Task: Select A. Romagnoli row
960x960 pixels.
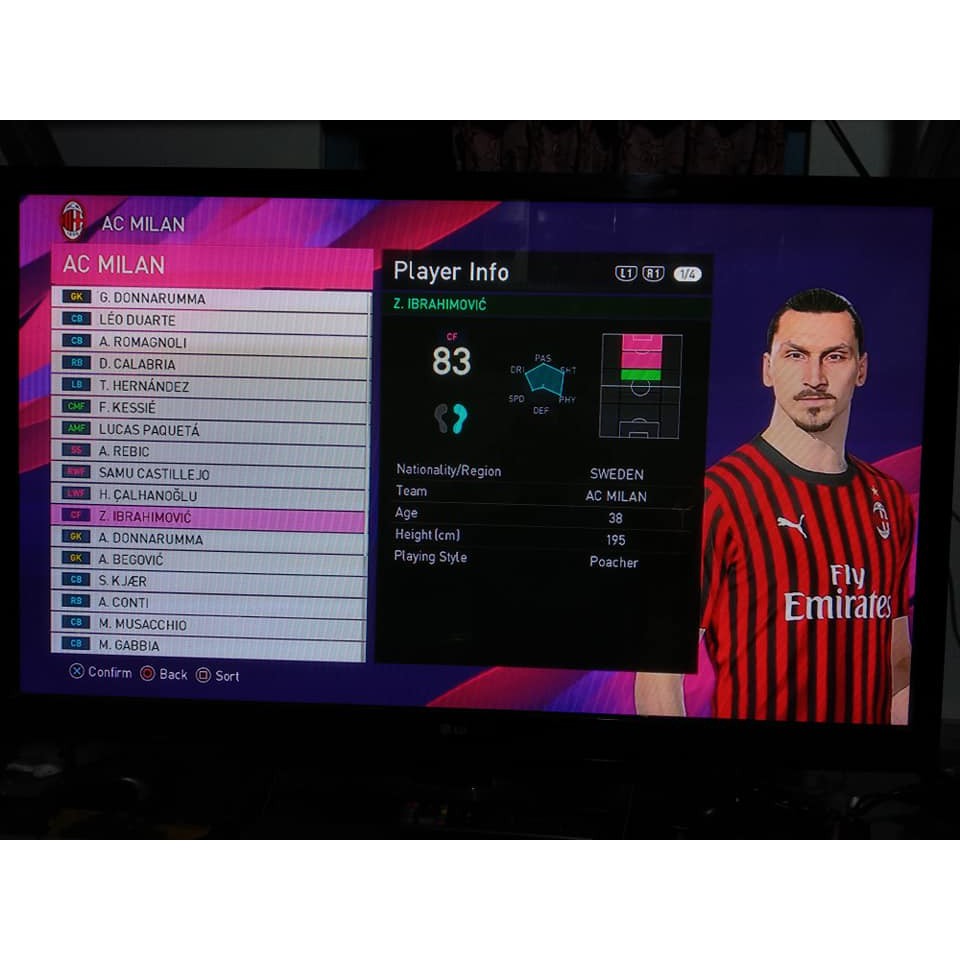Action: [211, 342]
